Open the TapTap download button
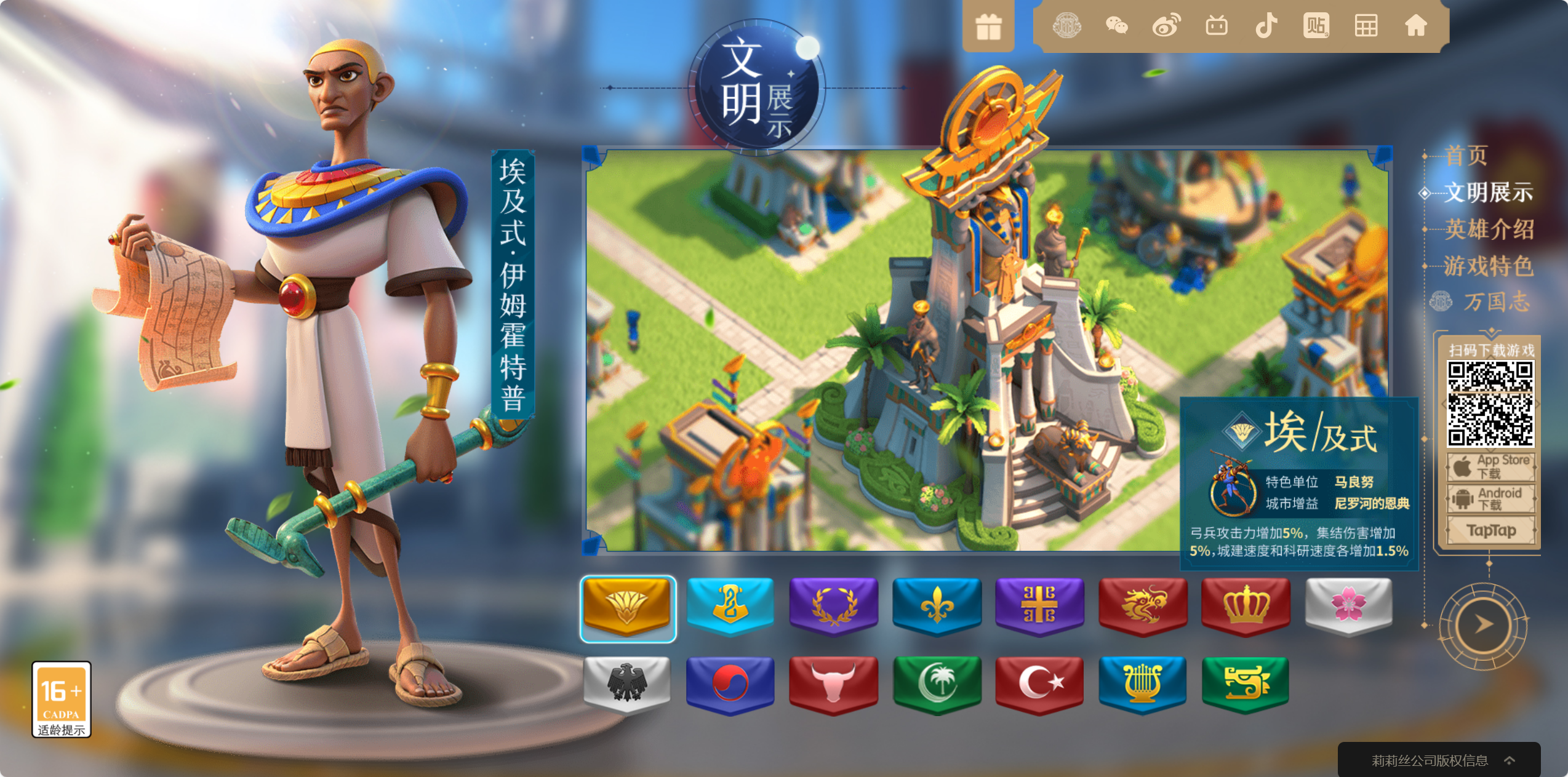 [x=1490, y=530]
